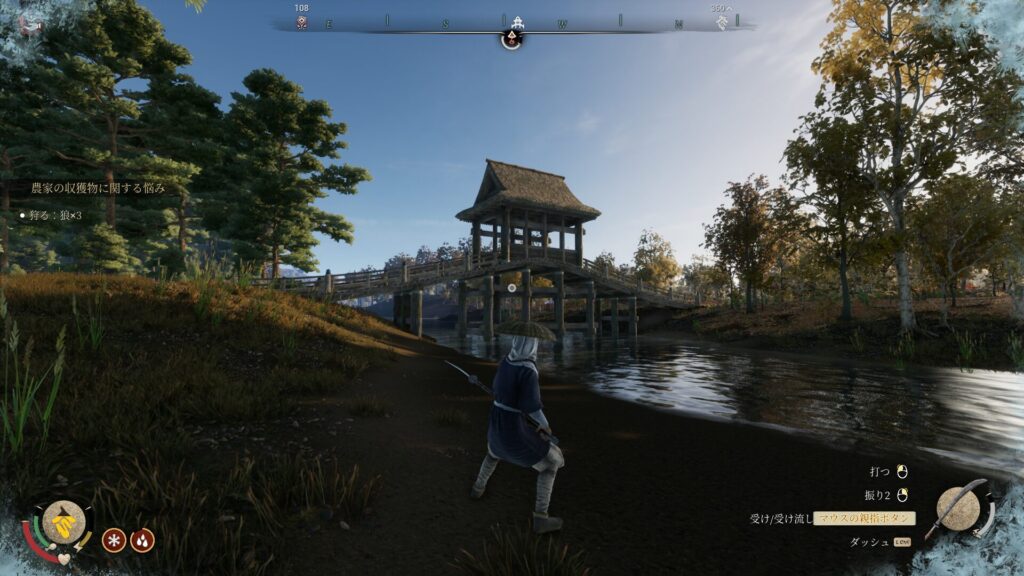Select the snowflake cold status icon
Viewport: 1024px width, 576px height.
tap(114, 540)
